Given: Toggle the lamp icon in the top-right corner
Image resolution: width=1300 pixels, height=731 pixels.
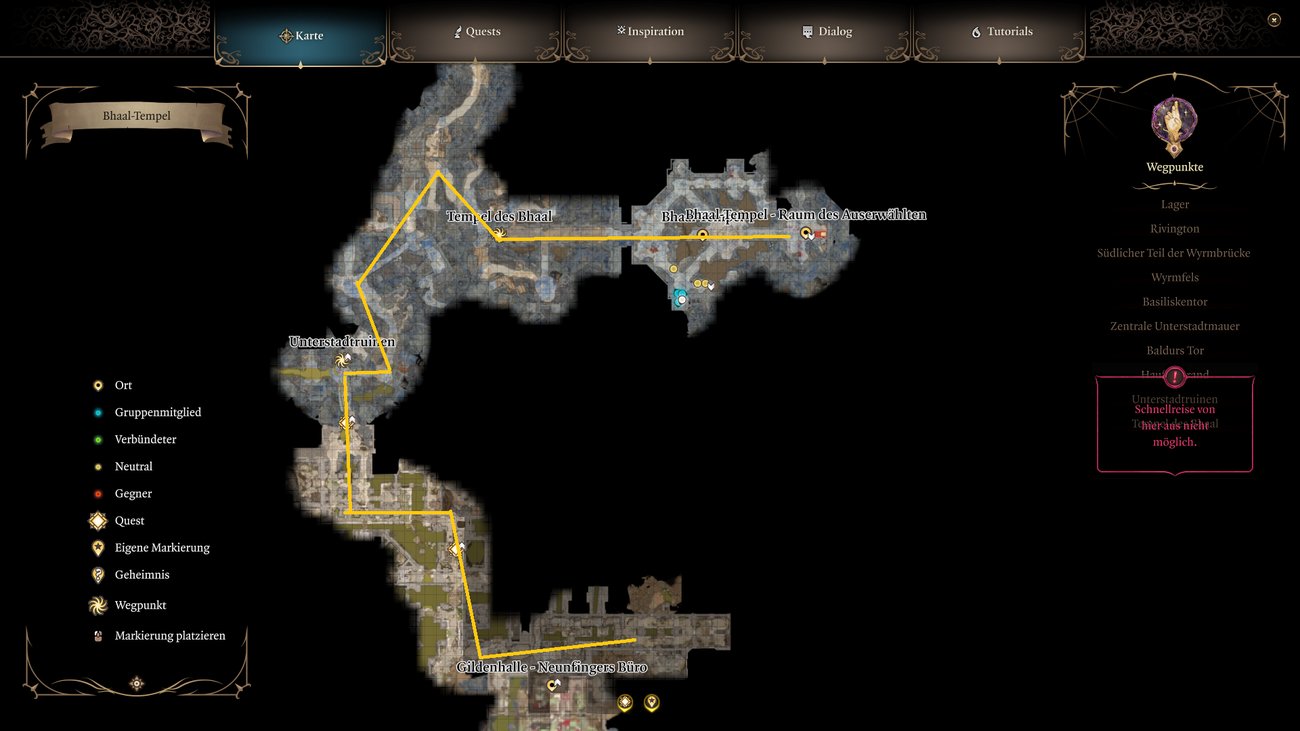Looking at the screenshot, I should (1274, 19).
